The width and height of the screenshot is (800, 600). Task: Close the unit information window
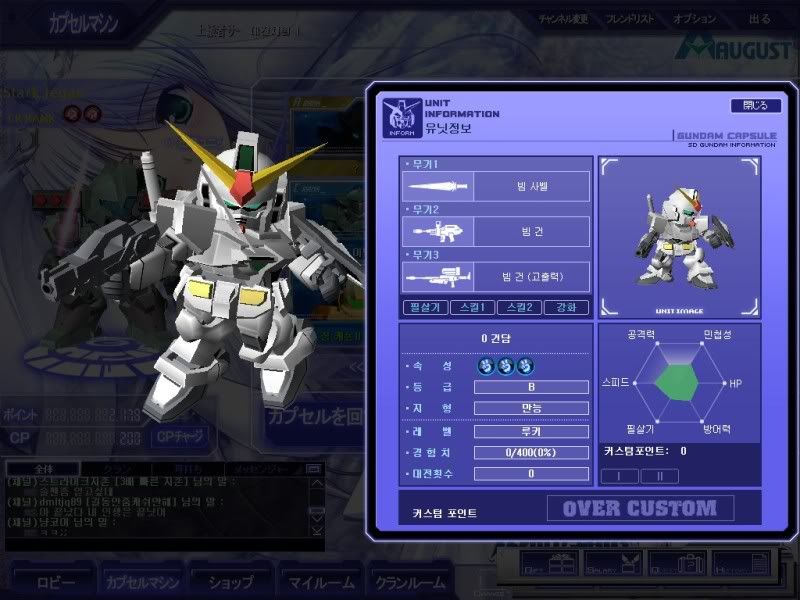(755, 105)
